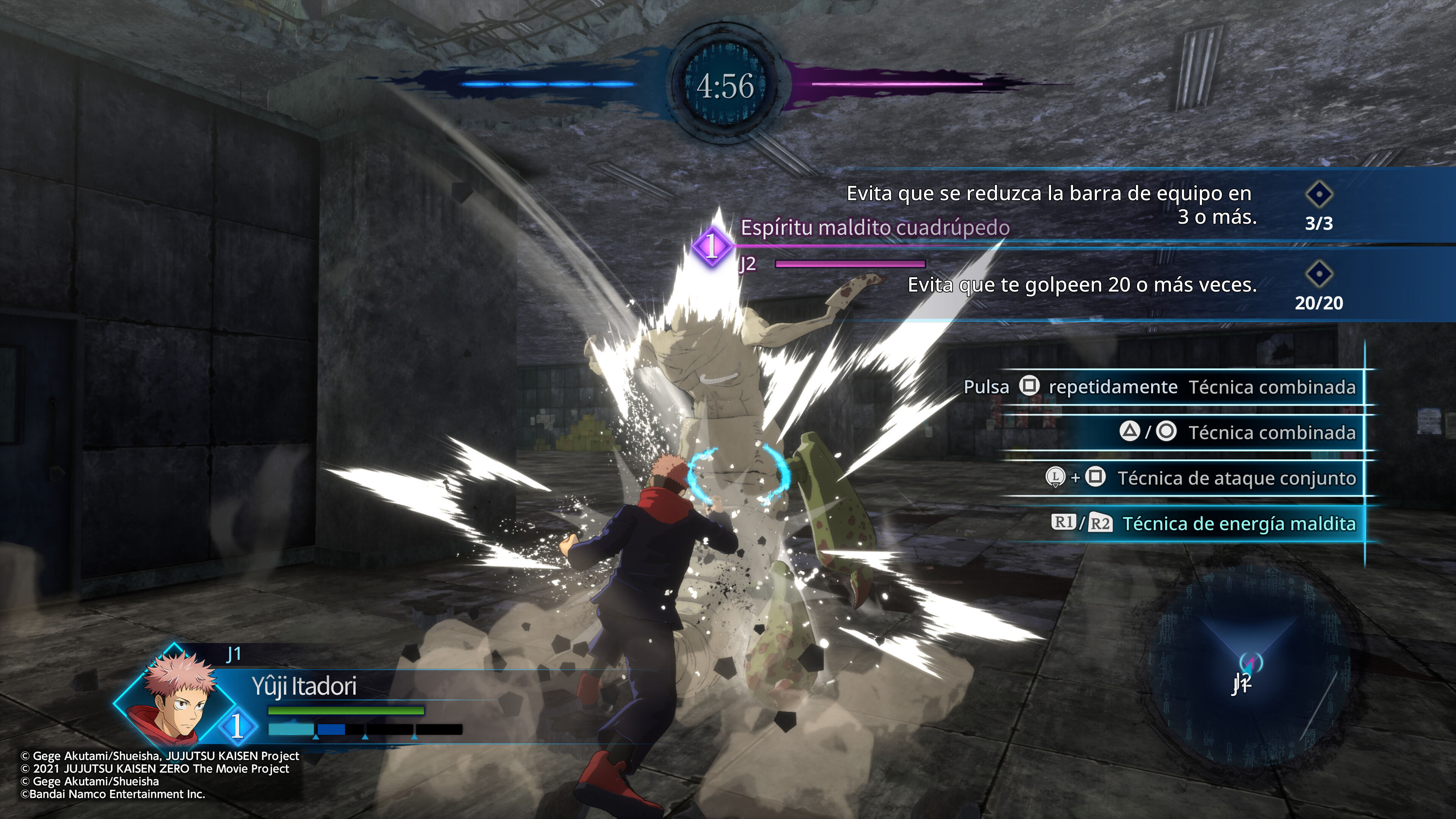This screenshot has width=1456, height=819.
Task: Click the enemy's purple level diamond
Action: coord(712,246)
